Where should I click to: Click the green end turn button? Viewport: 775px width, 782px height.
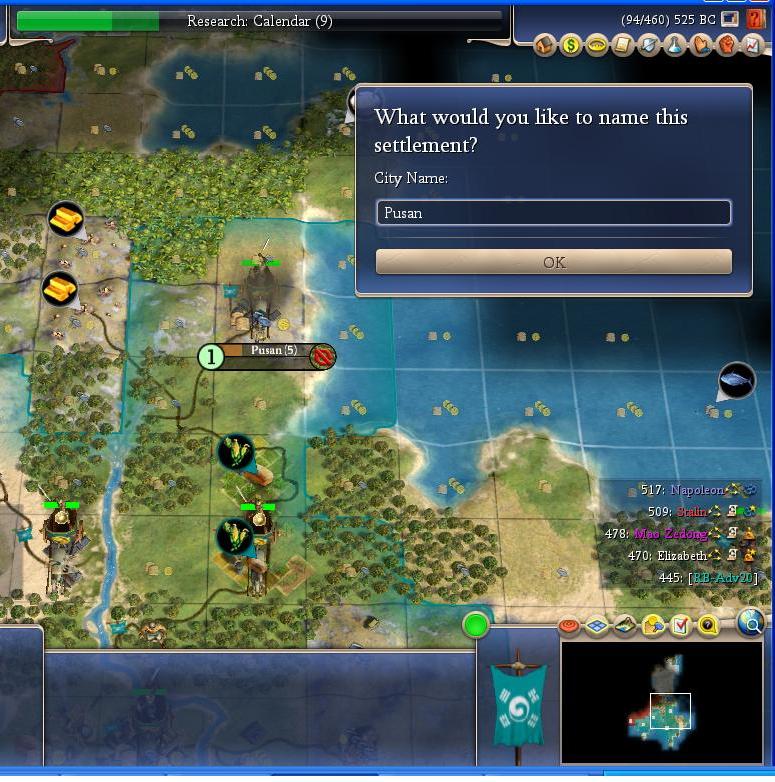tap(476, 626)
